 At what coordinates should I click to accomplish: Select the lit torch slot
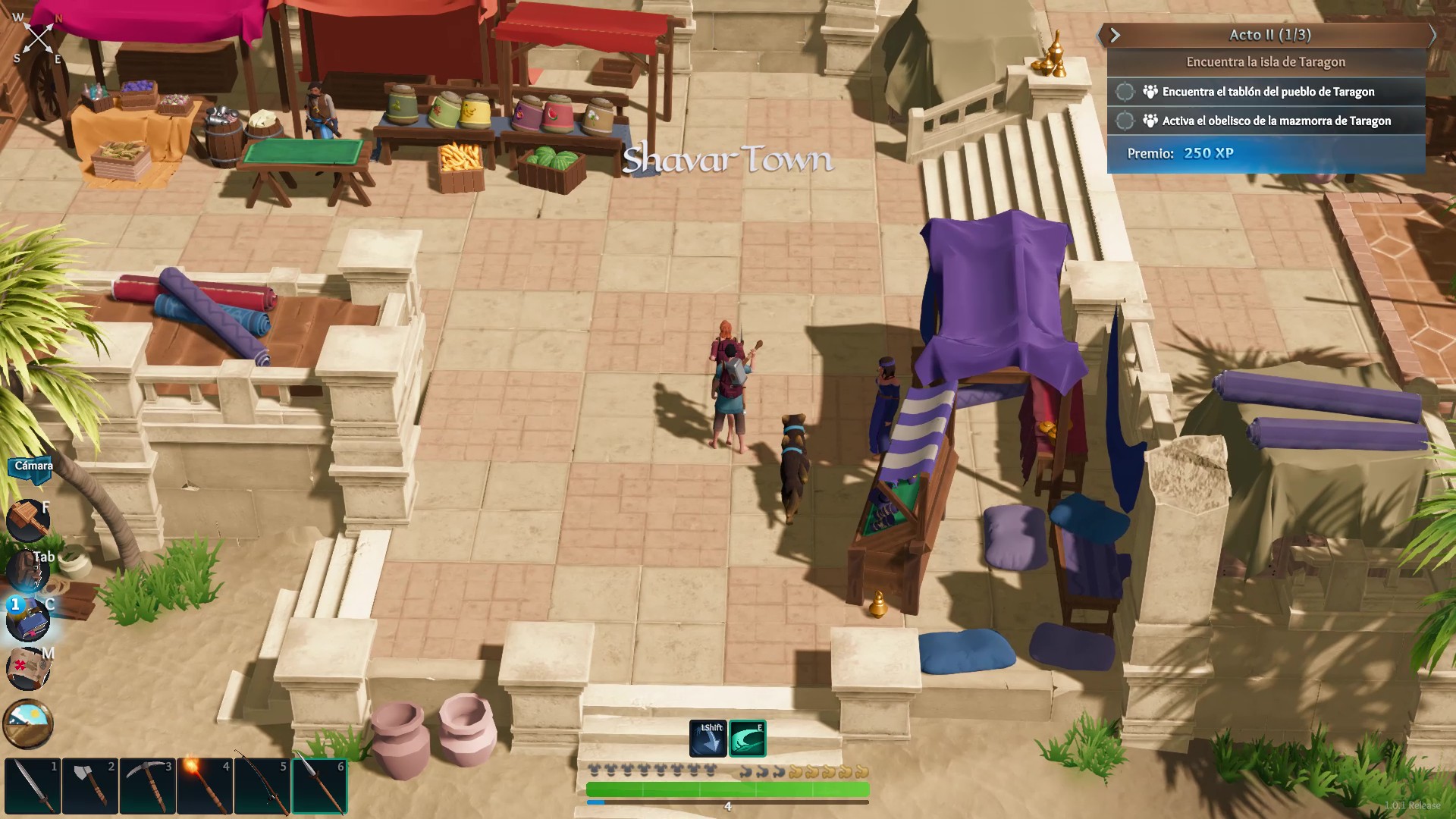click(205, 786)
